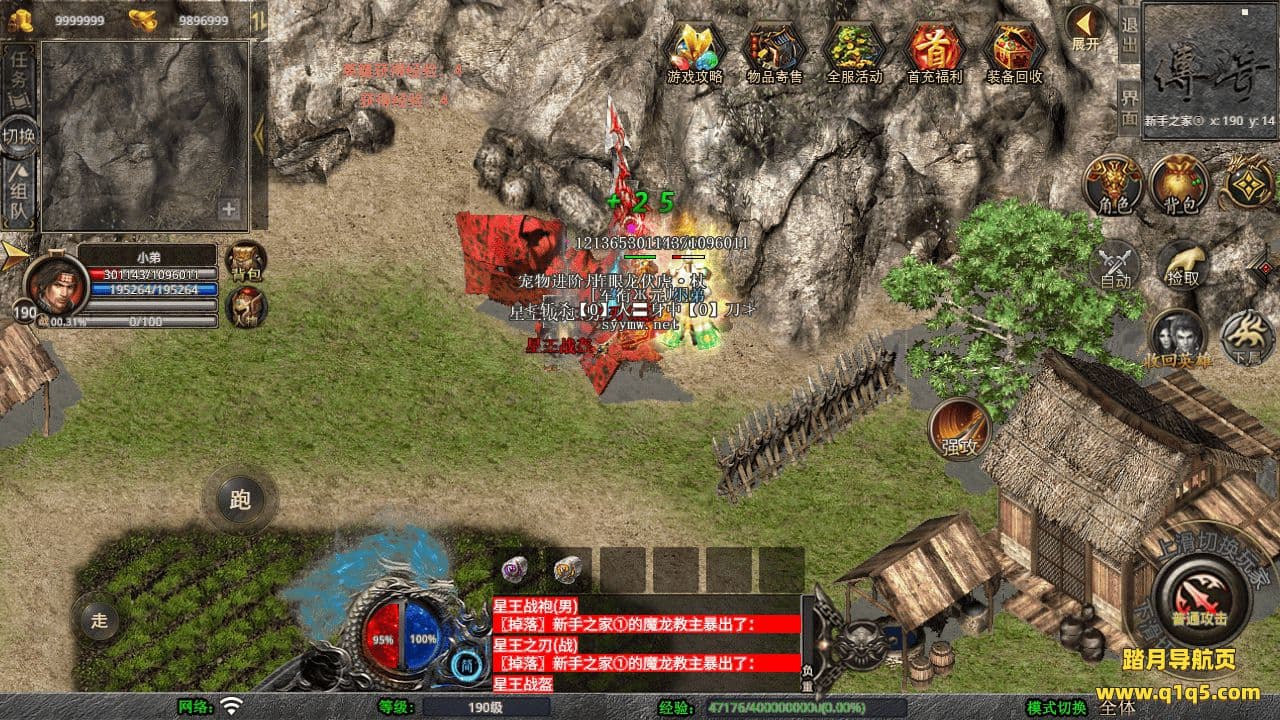Viewport: 1280px width, 720px height.
Task: Switch to the 走 walk movement mode
Action: coord(99,620)
